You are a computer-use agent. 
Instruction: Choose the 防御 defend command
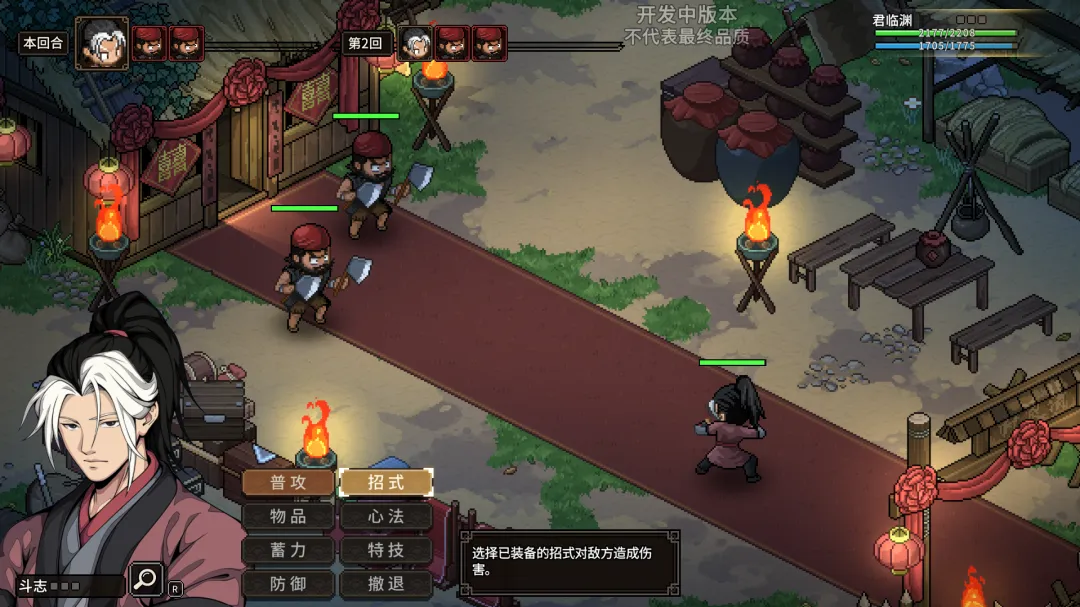tap(288, 584)
